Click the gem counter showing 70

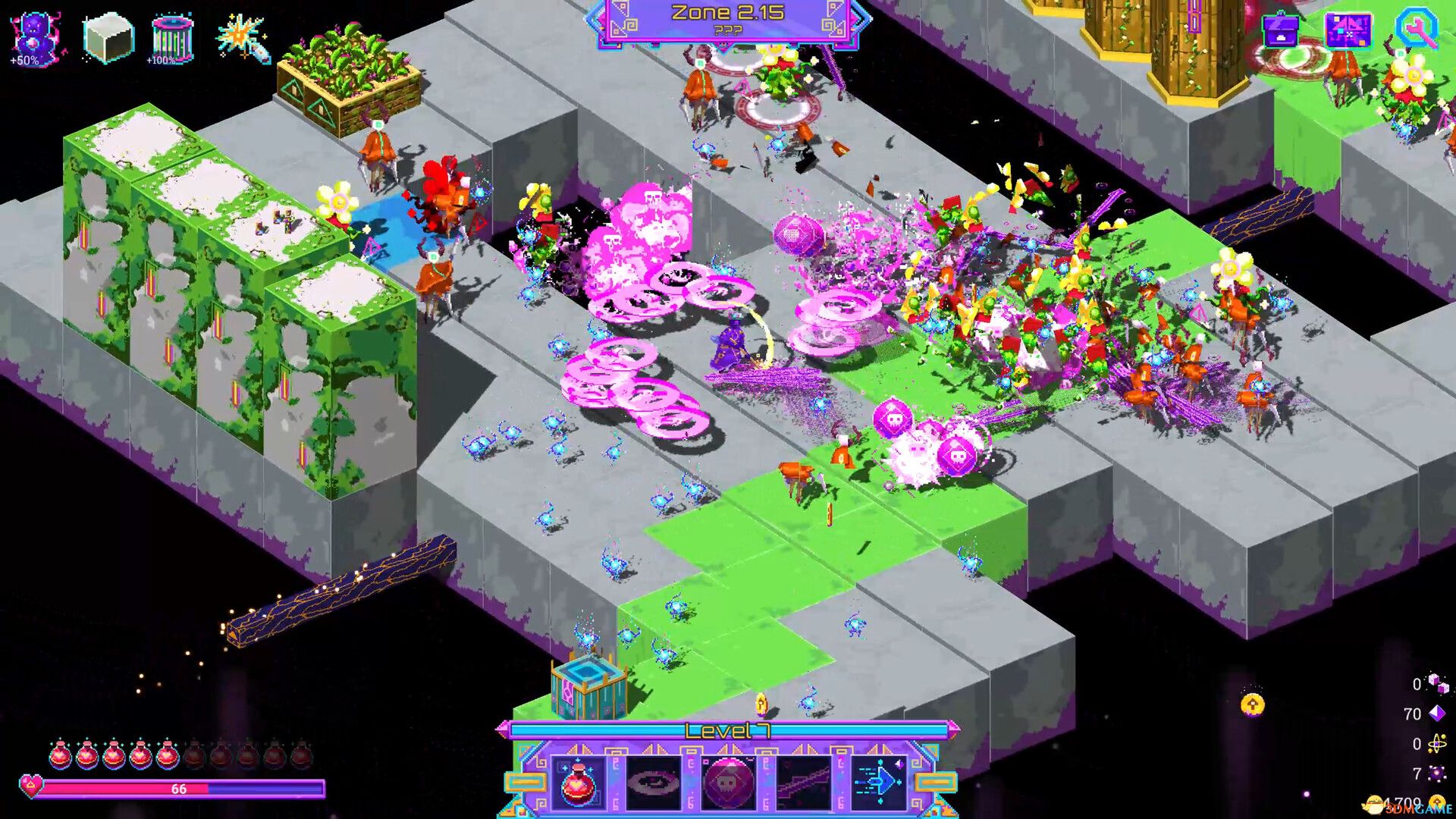1417,713
